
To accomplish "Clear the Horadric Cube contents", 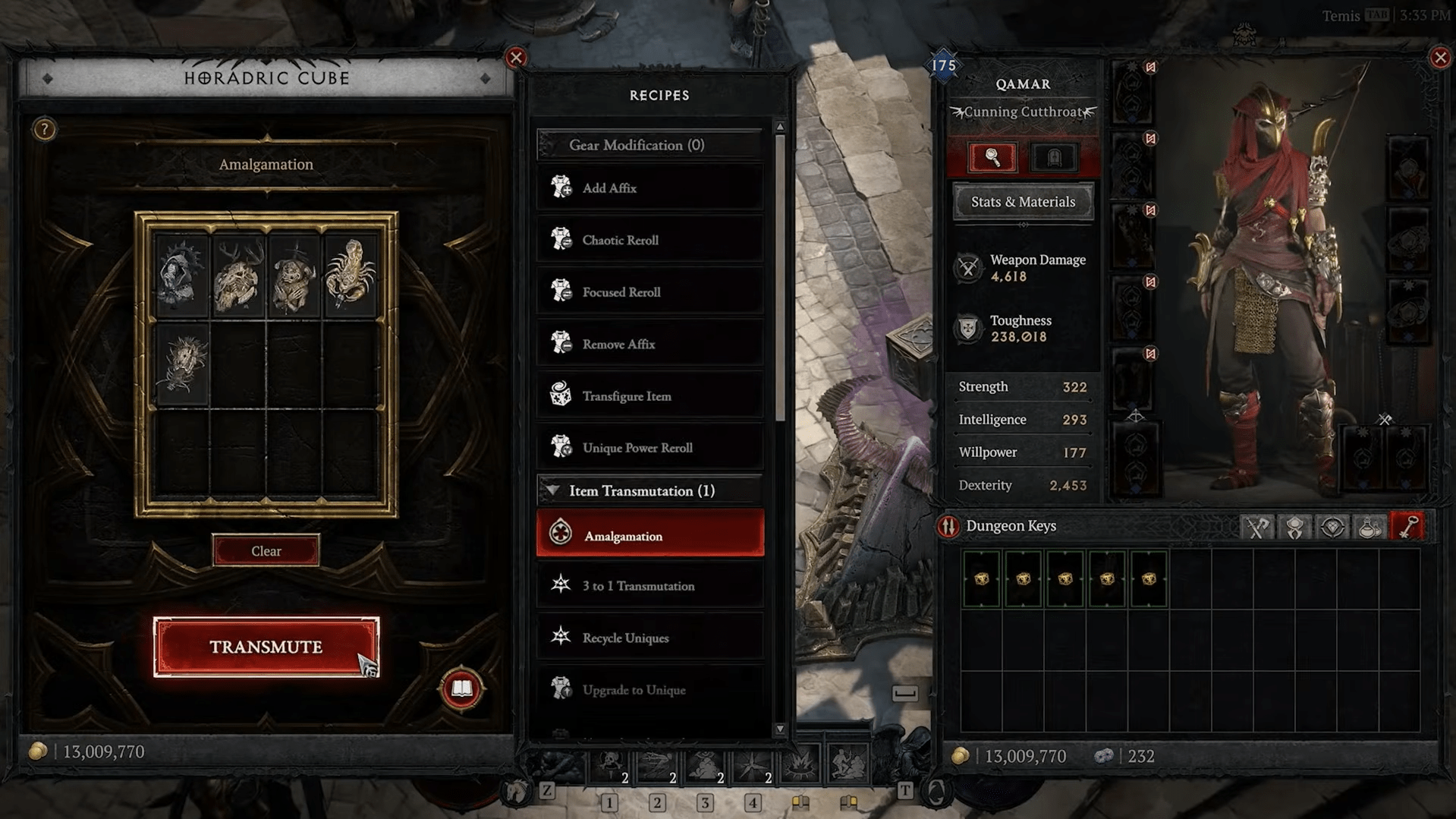I will (x=266, y=551).
